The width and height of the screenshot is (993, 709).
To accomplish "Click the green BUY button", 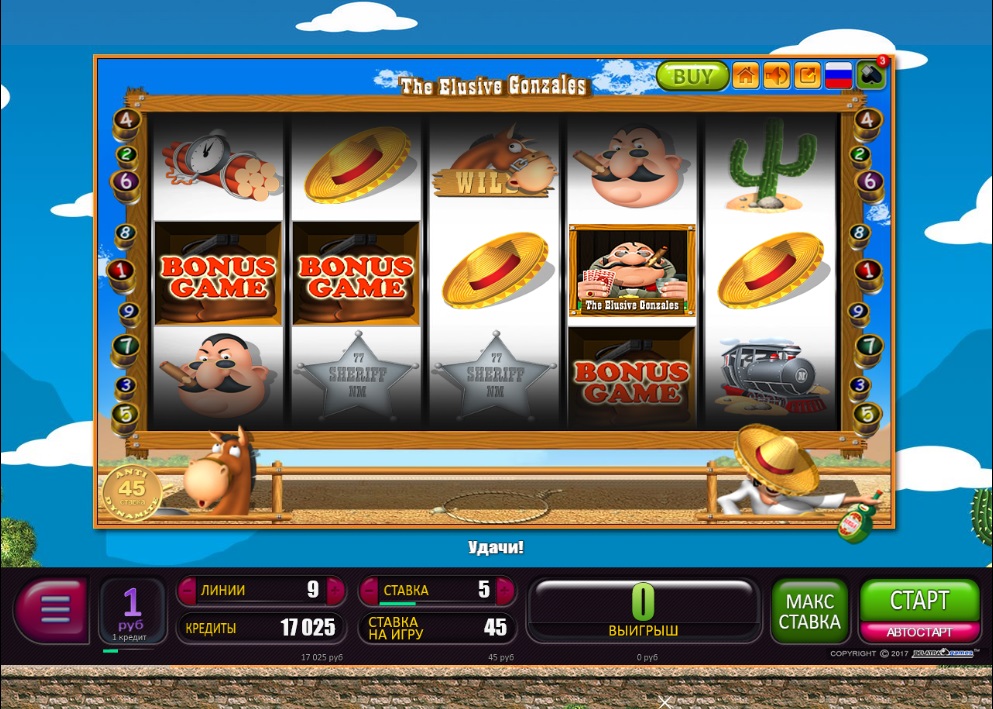I will [x=692, y=76].
